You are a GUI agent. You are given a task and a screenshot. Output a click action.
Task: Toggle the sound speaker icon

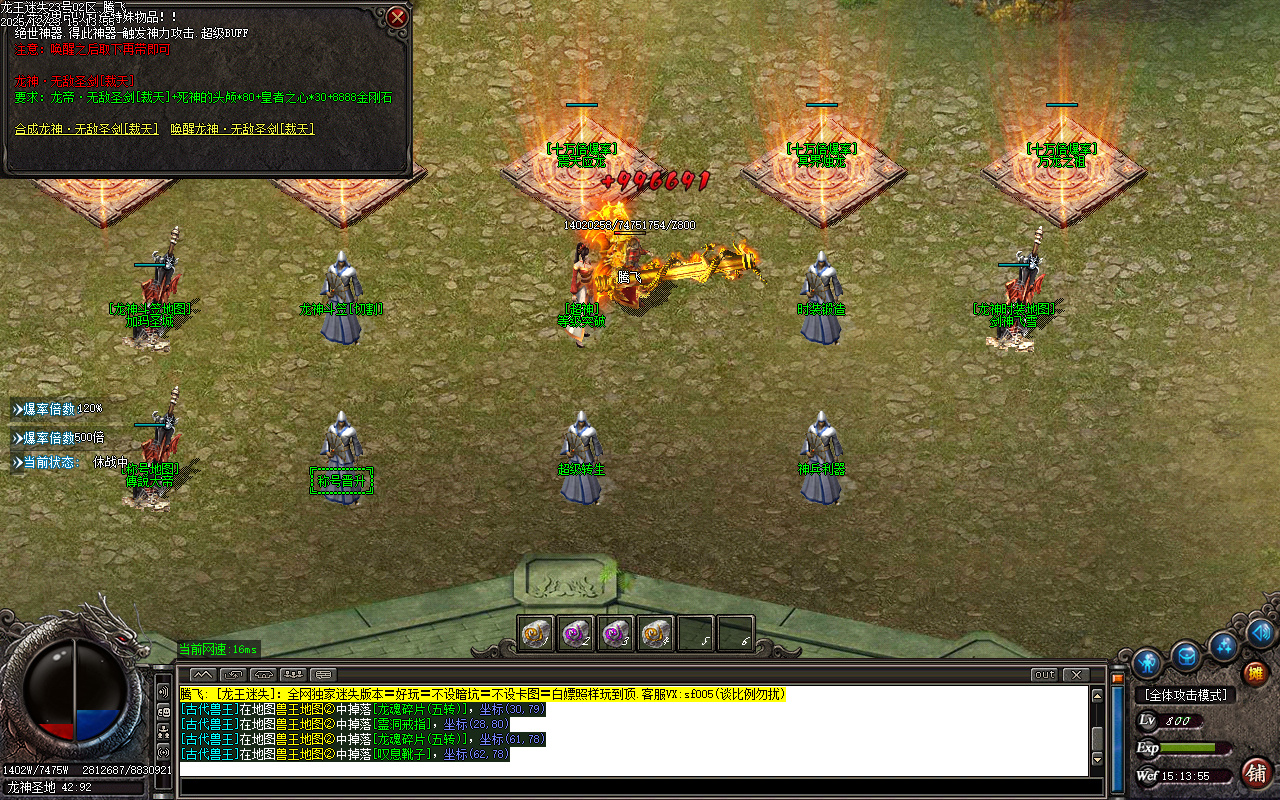(x=1260, y=632)
